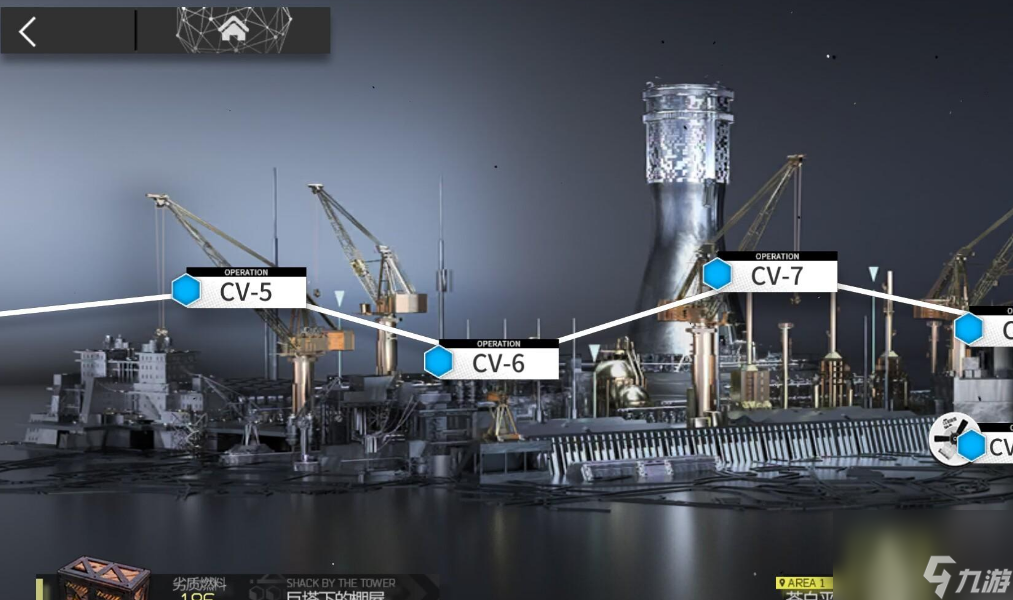1013x600 pixels.
Task: Open the Shack by the Tower entry
Action: (x=340, y=589)
